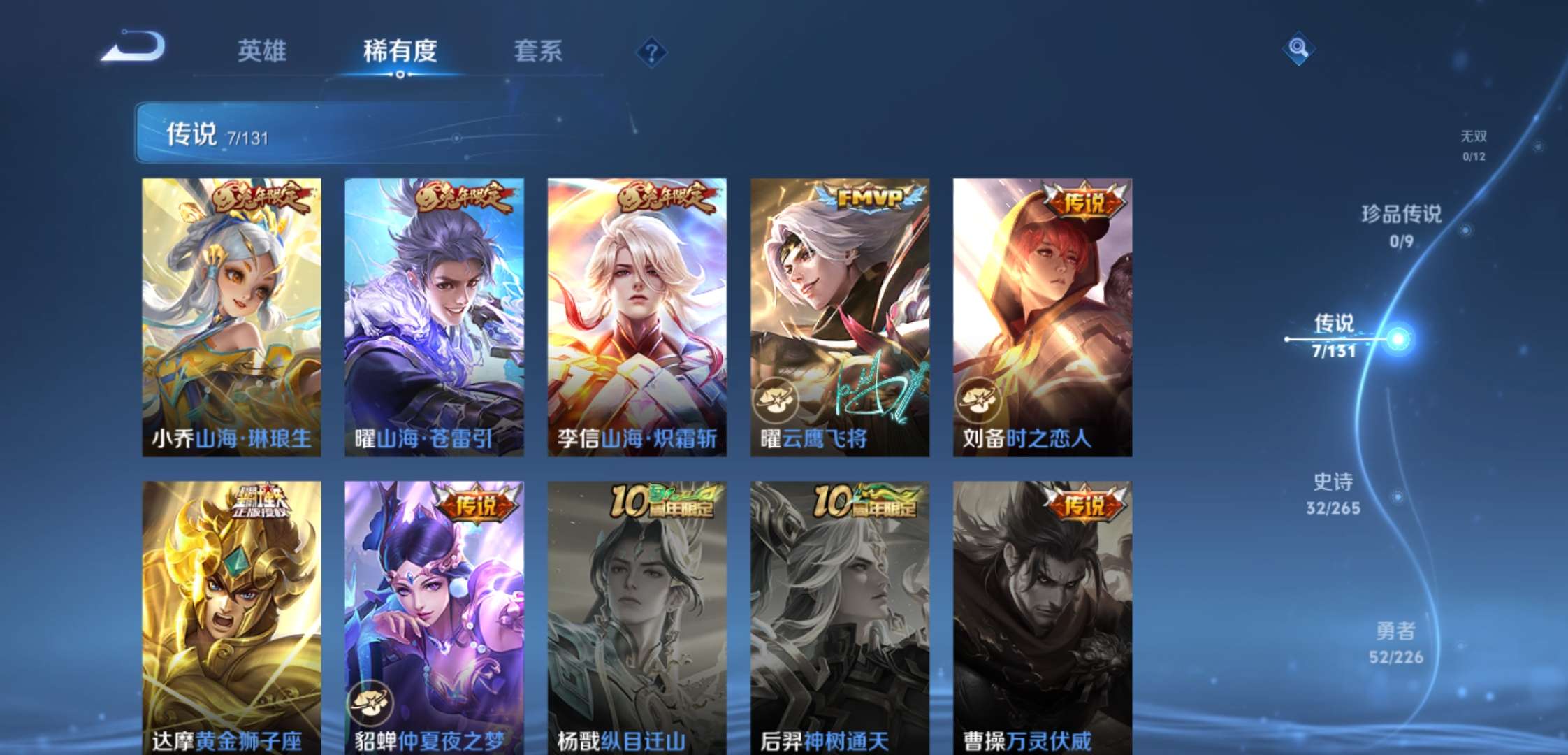Open 曹操 万灵伏威 skin card

(x=1042, y=617)
